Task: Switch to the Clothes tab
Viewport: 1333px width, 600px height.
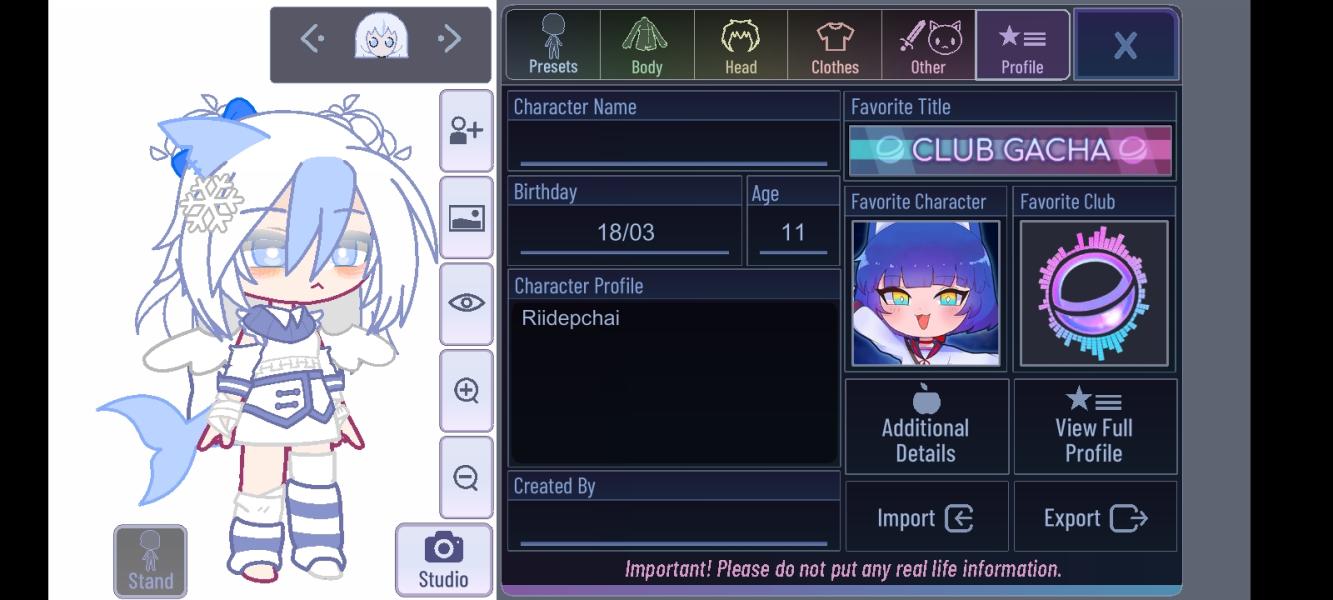Action: click(x=835, y=45)
